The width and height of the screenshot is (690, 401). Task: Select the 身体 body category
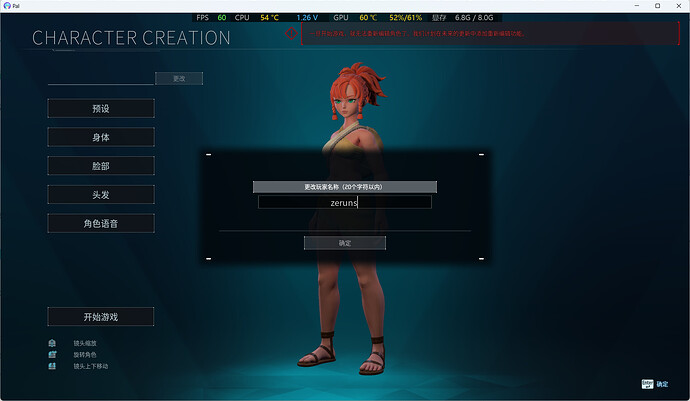tap(101, 137)
